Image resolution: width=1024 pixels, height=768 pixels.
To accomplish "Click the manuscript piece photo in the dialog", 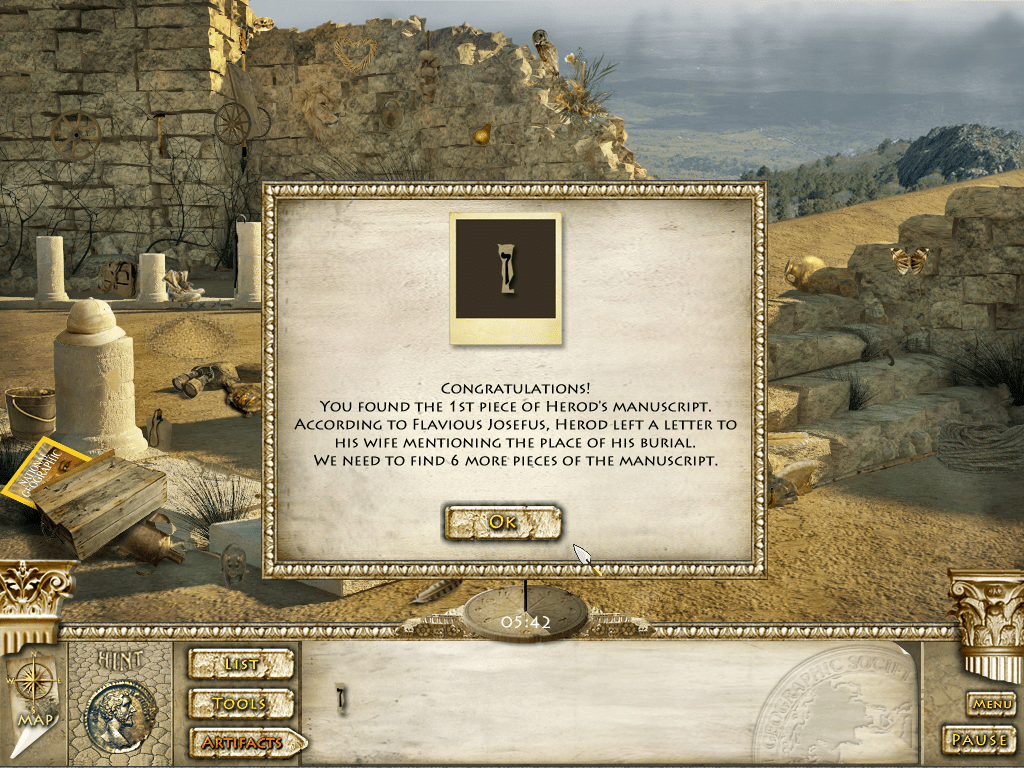I will pos(505,269).
